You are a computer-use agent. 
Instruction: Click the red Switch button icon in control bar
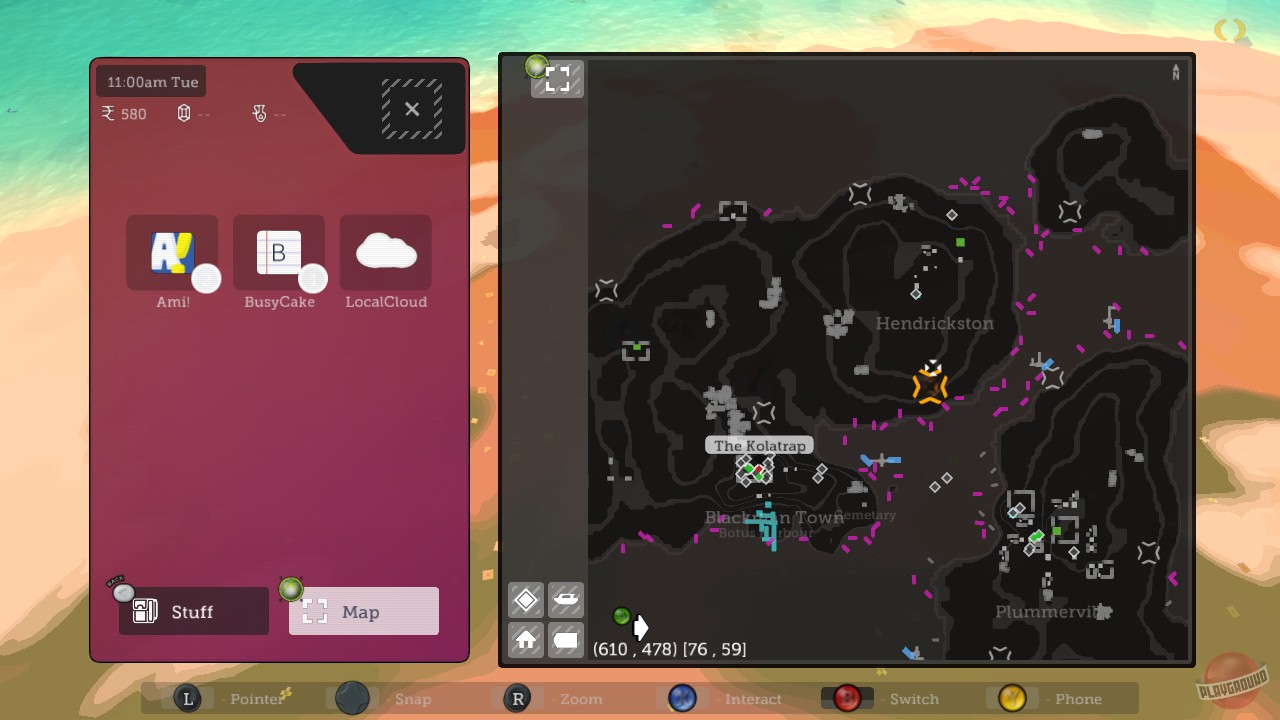(846, 699)
